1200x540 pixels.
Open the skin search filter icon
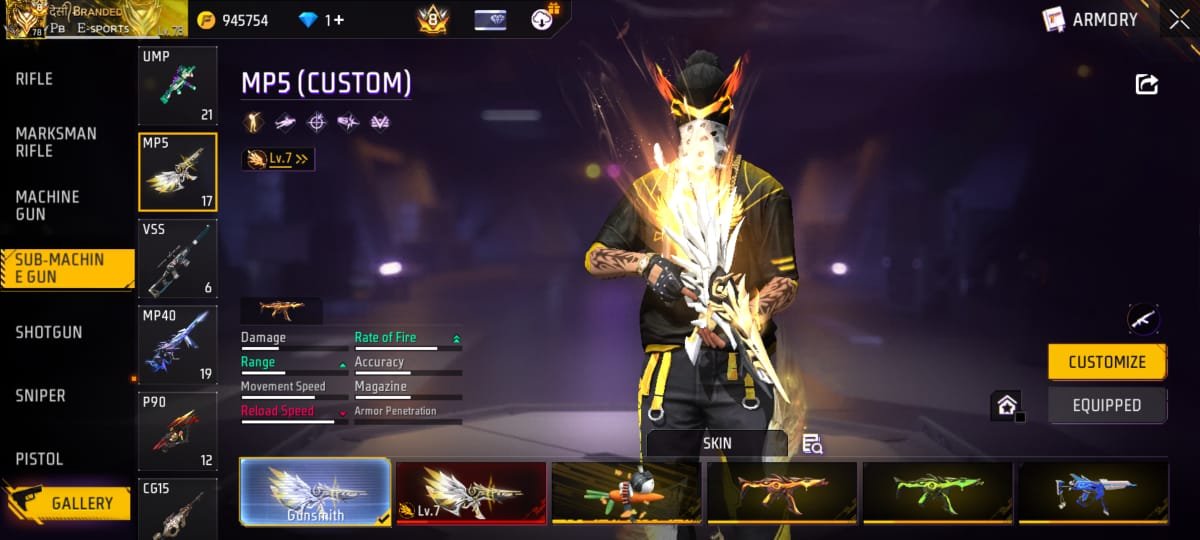coord(812,445)
